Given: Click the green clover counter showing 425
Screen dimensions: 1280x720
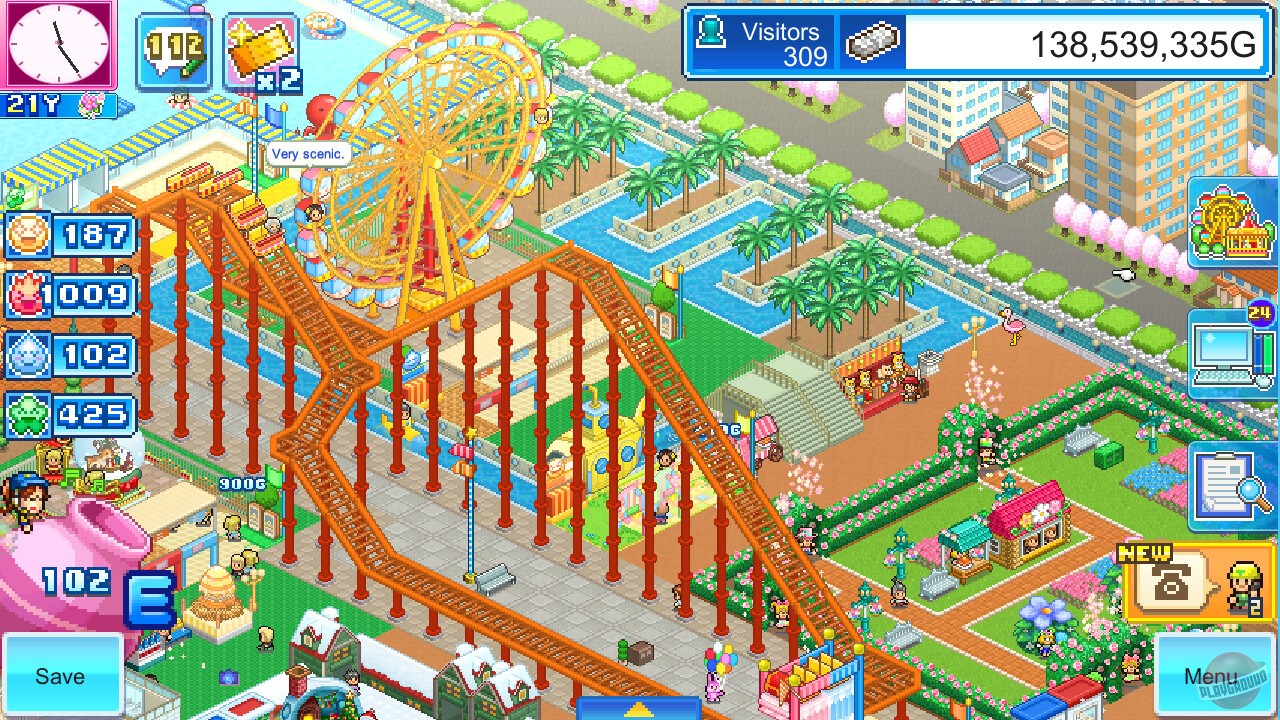Looking at the screenshot, I should 70,416.
